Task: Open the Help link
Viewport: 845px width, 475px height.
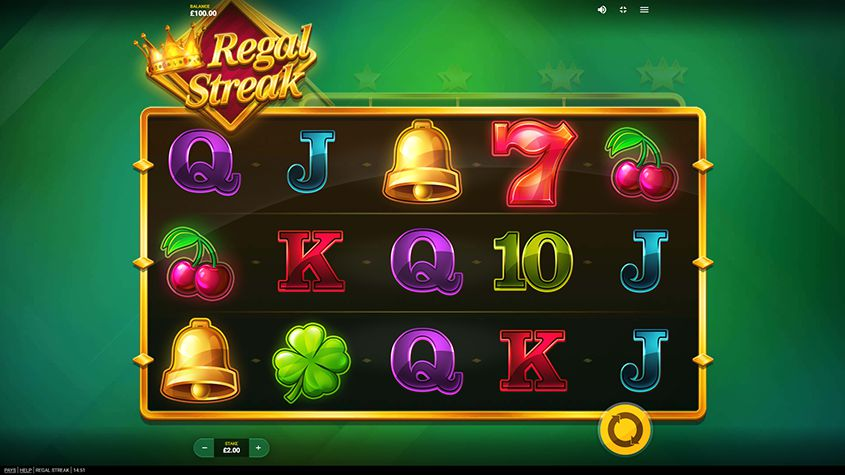Action: (x=25, y=469)
